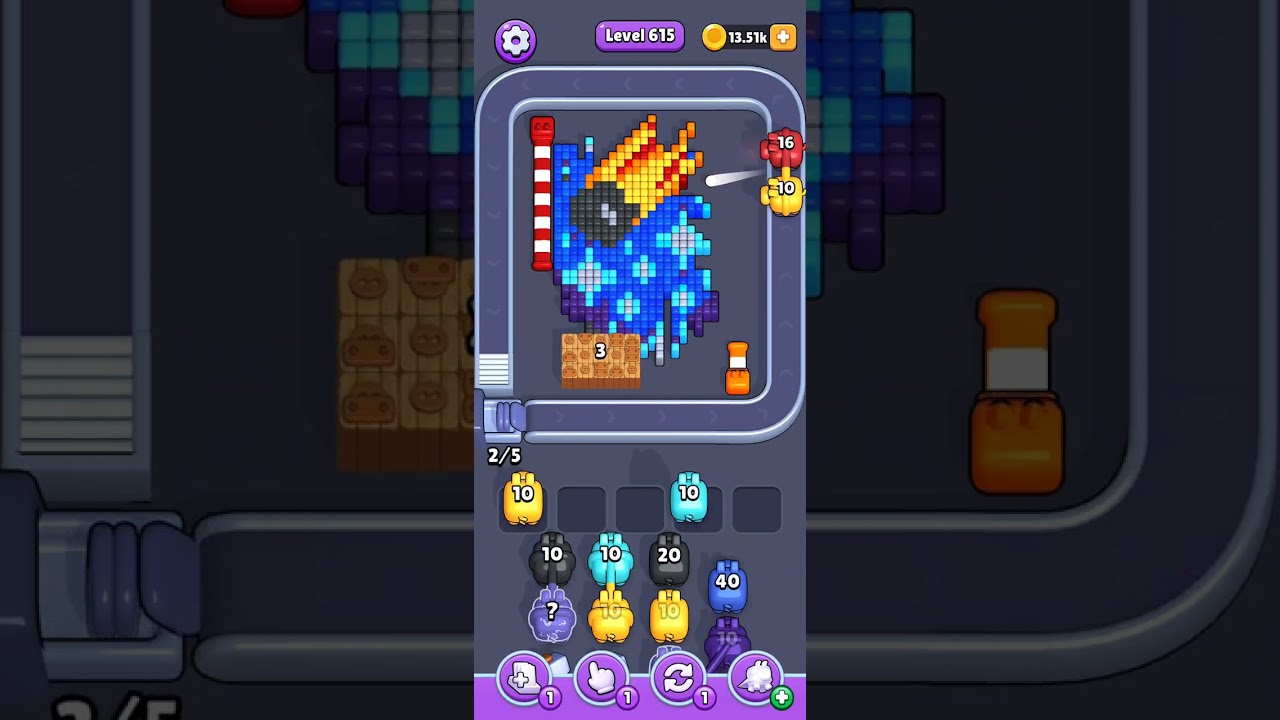Activate the hand tap booster
The image size is (1280, 720).
pos(602,679)
